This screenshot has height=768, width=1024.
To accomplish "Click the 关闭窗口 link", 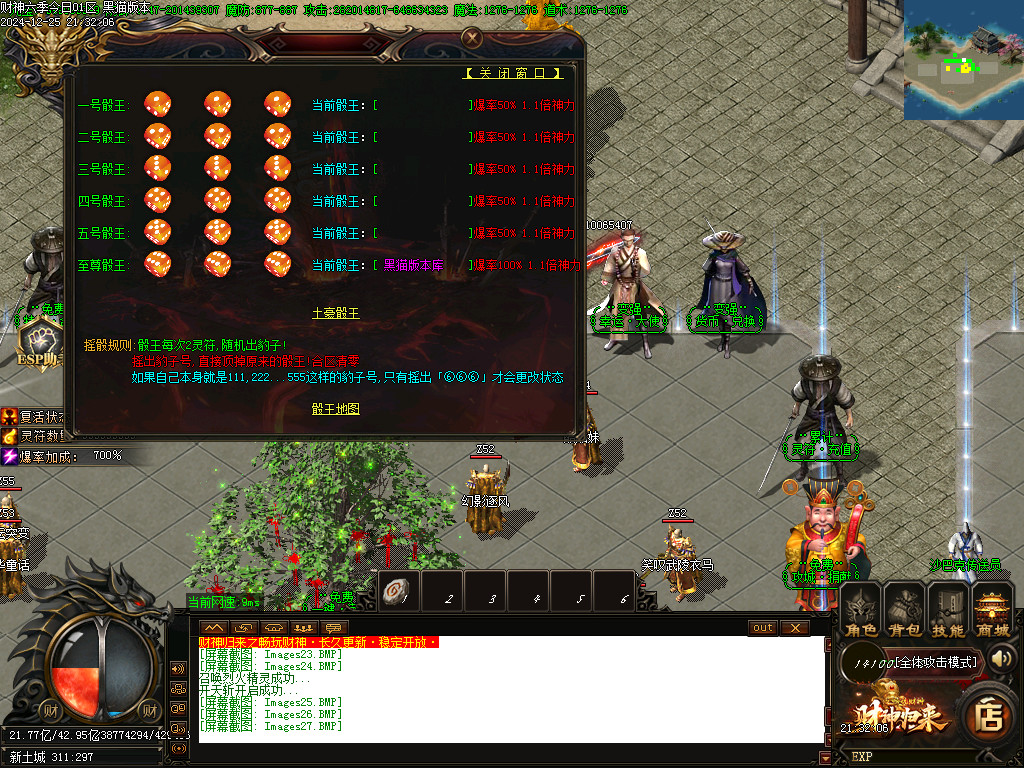I will 514,73.
